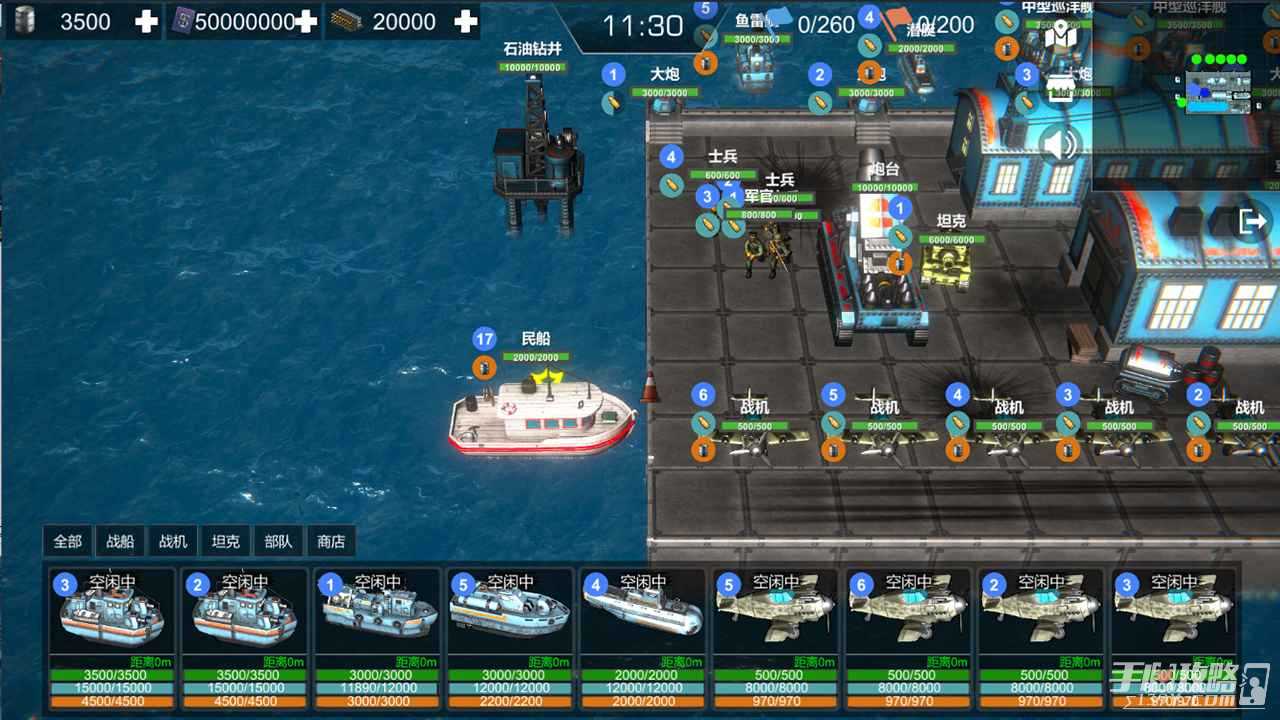This screenshot has width=1280, height=720.
Task: Open the shop stall icon
Action: tap(1060, 90)
